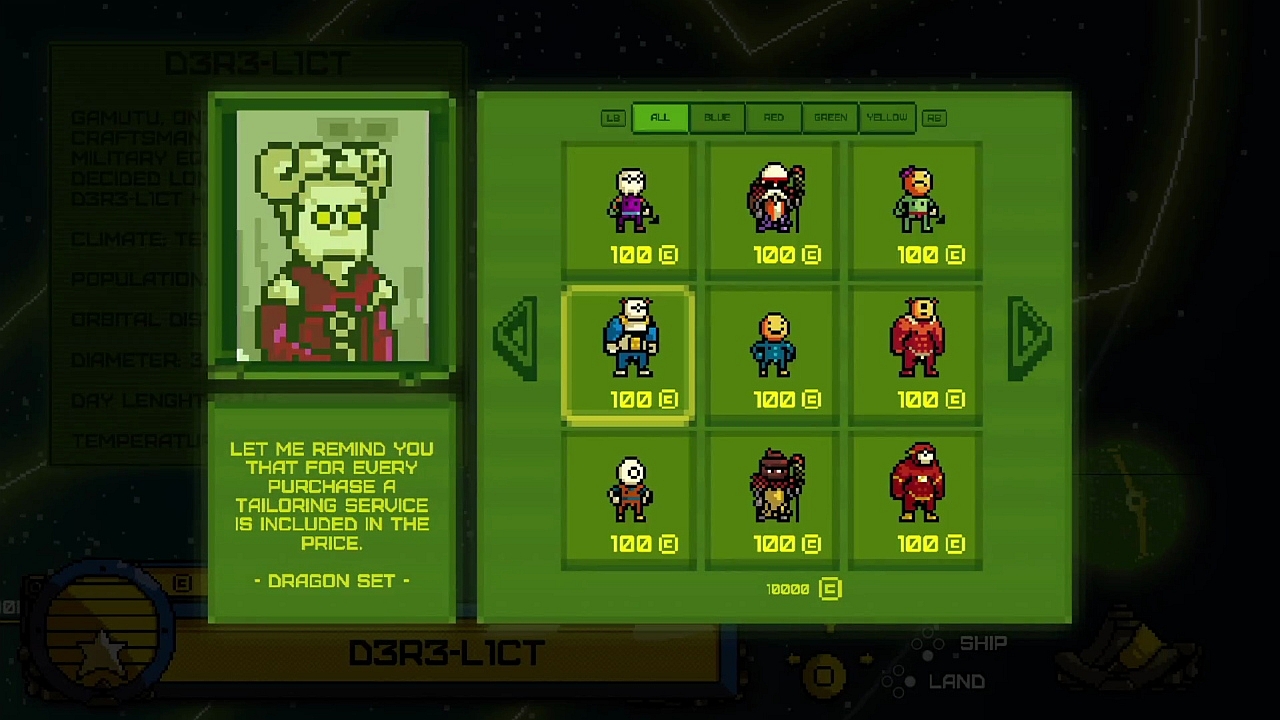The image size is (1280, 720).
Task: Click the right page navigation arrow
Action: click(x=1030, y=340)
